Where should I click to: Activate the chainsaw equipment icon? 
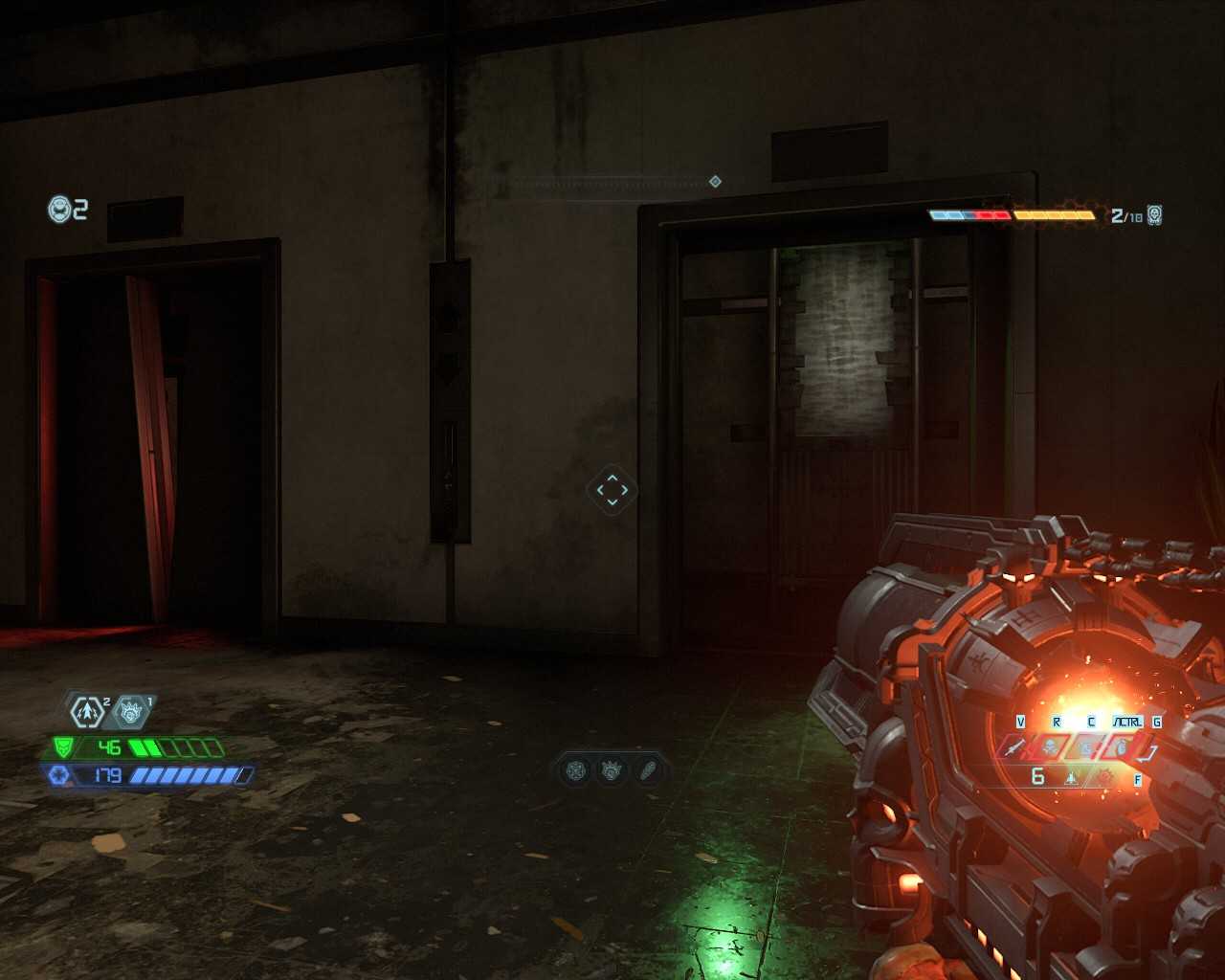[1086, 746]
